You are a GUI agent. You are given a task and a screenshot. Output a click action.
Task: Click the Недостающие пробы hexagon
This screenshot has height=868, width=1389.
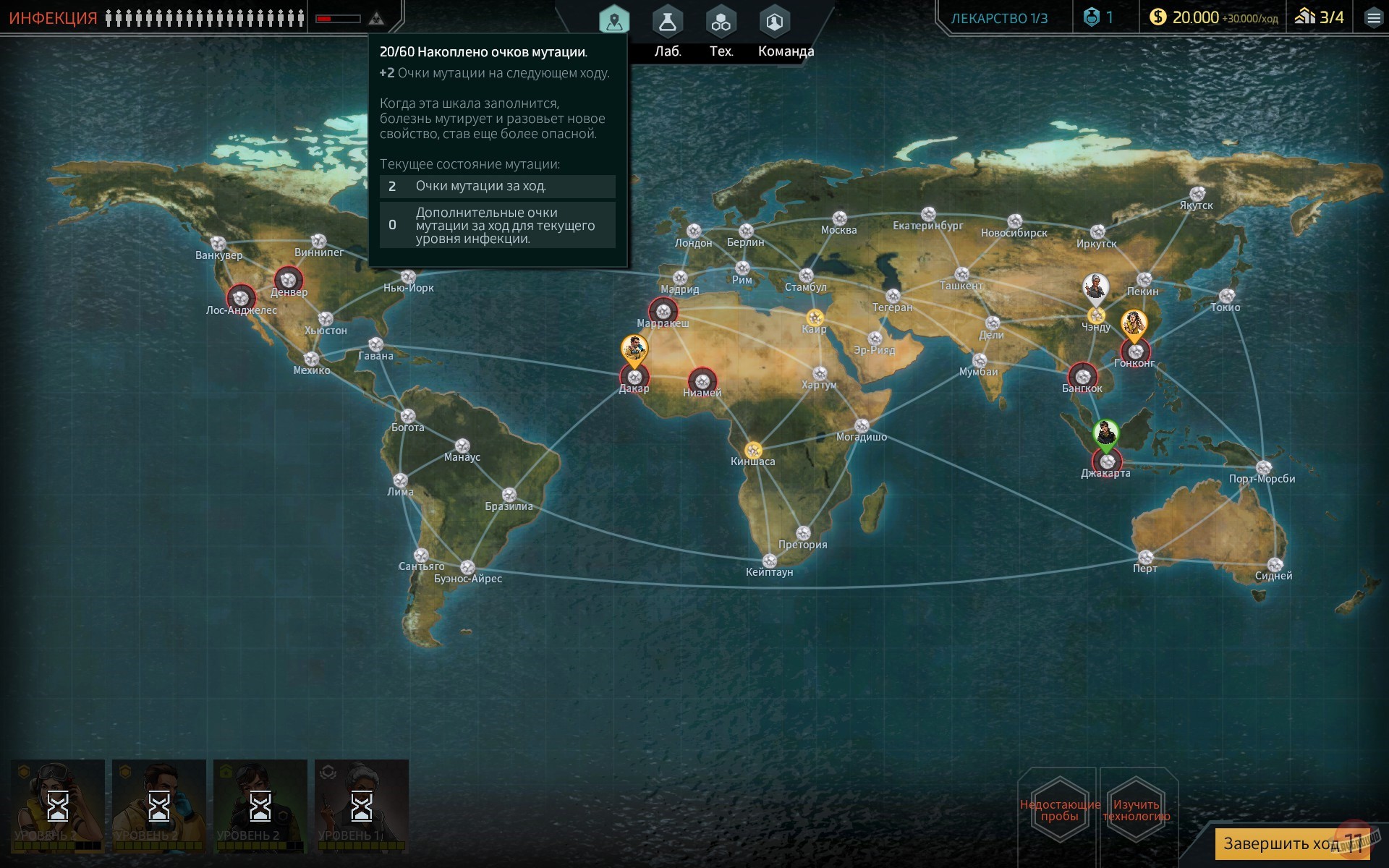(x=1058, y=807)
